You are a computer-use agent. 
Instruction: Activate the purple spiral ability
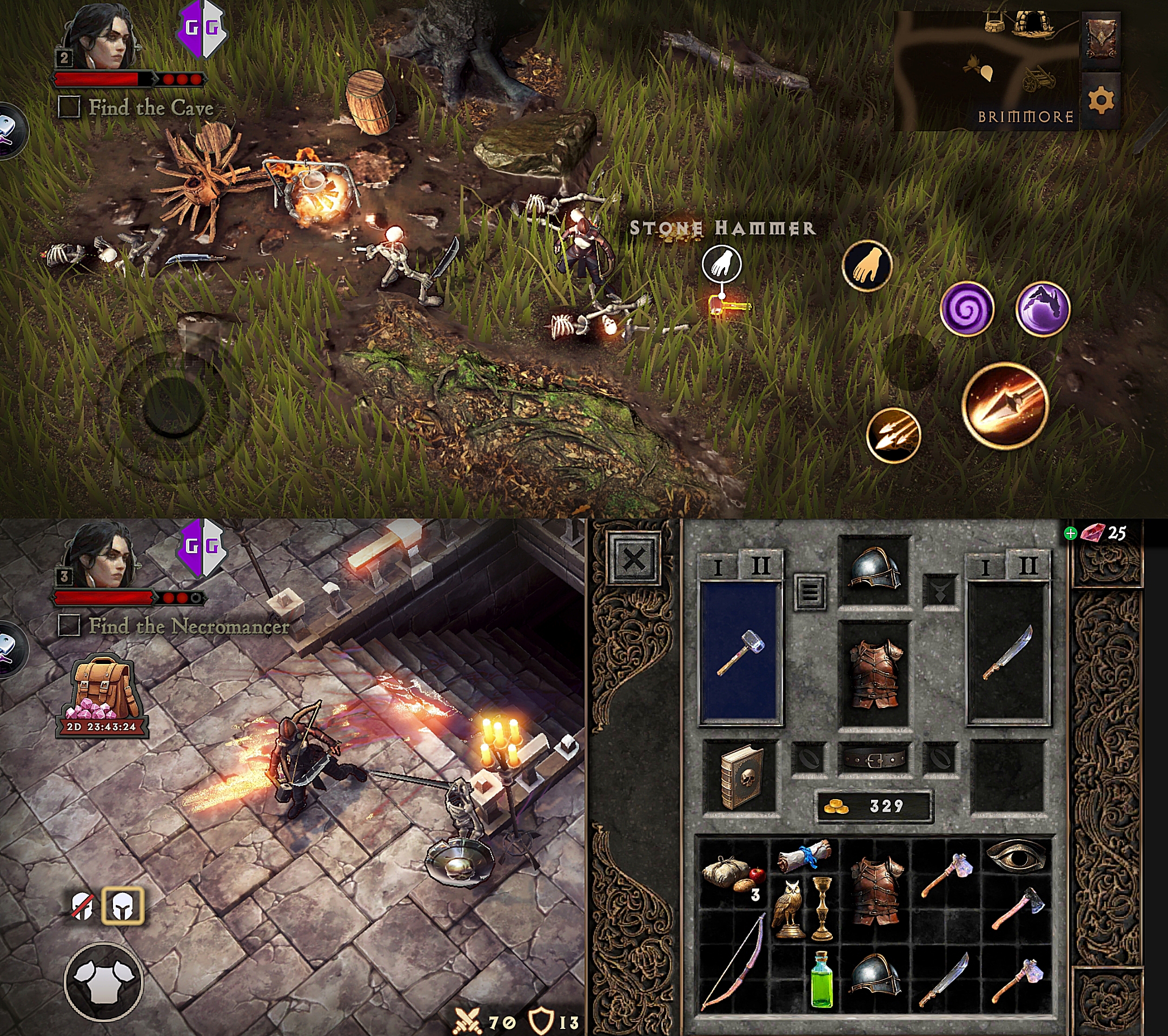tap(967, 309)
